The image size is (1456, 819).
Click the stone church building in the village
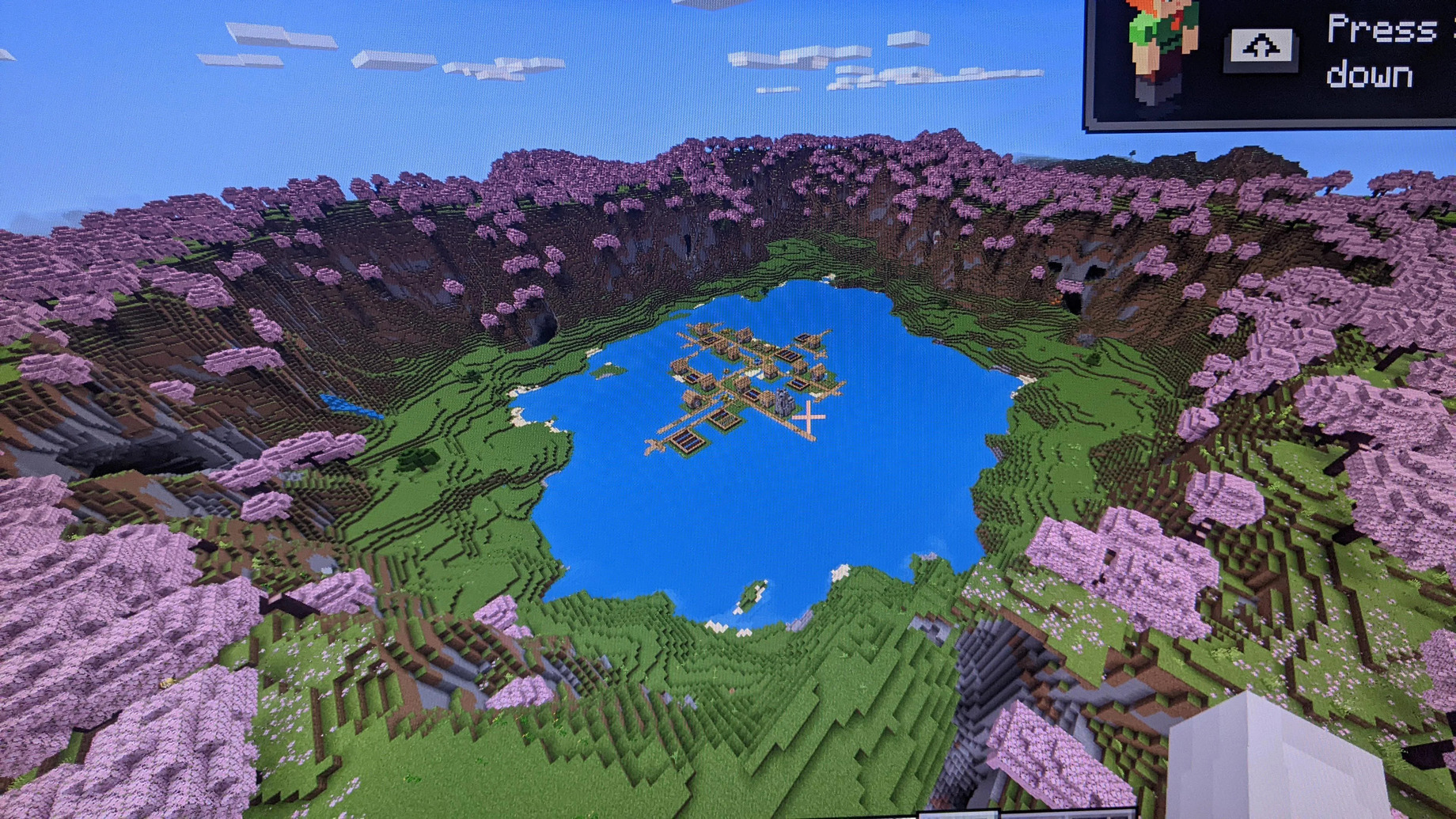(x=784, y=401)
